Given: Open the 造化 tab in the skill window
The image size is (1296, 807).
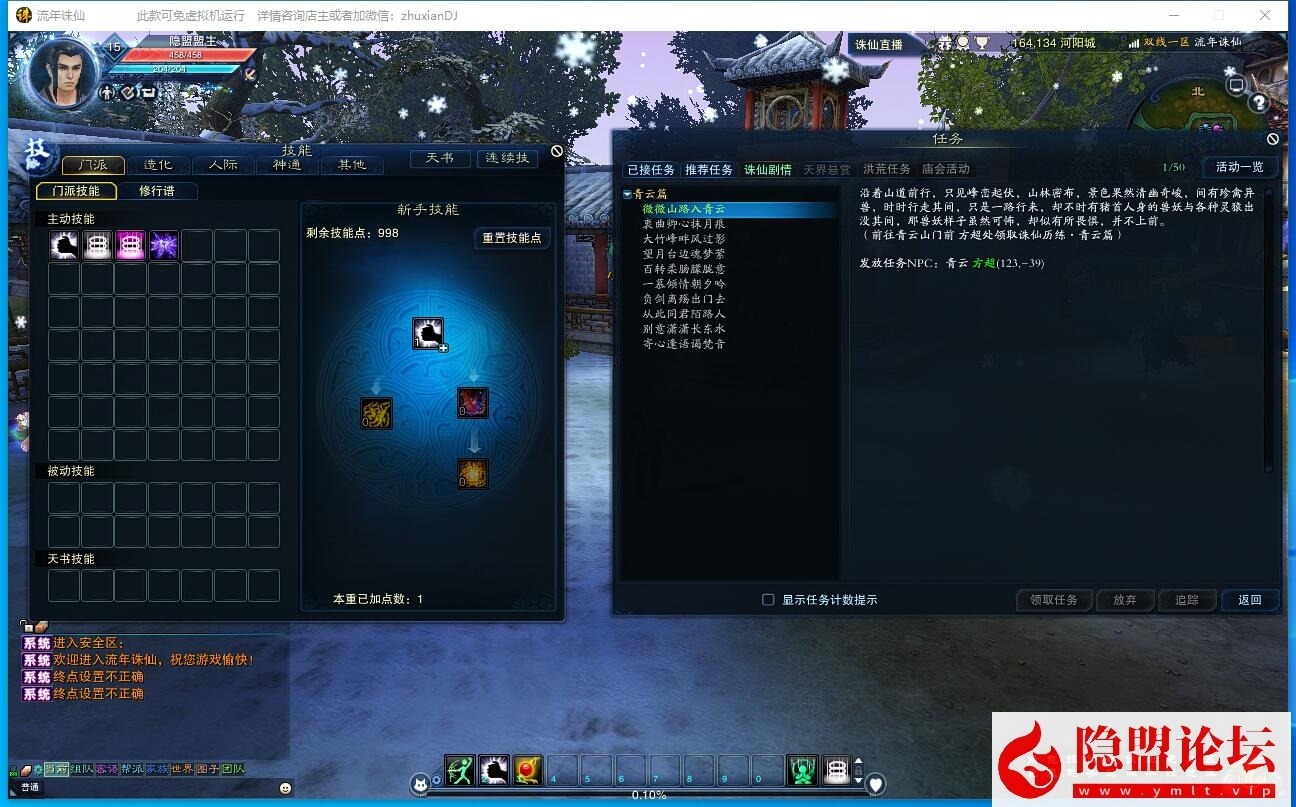Looking at the screenshot, I should pos(158,165).
